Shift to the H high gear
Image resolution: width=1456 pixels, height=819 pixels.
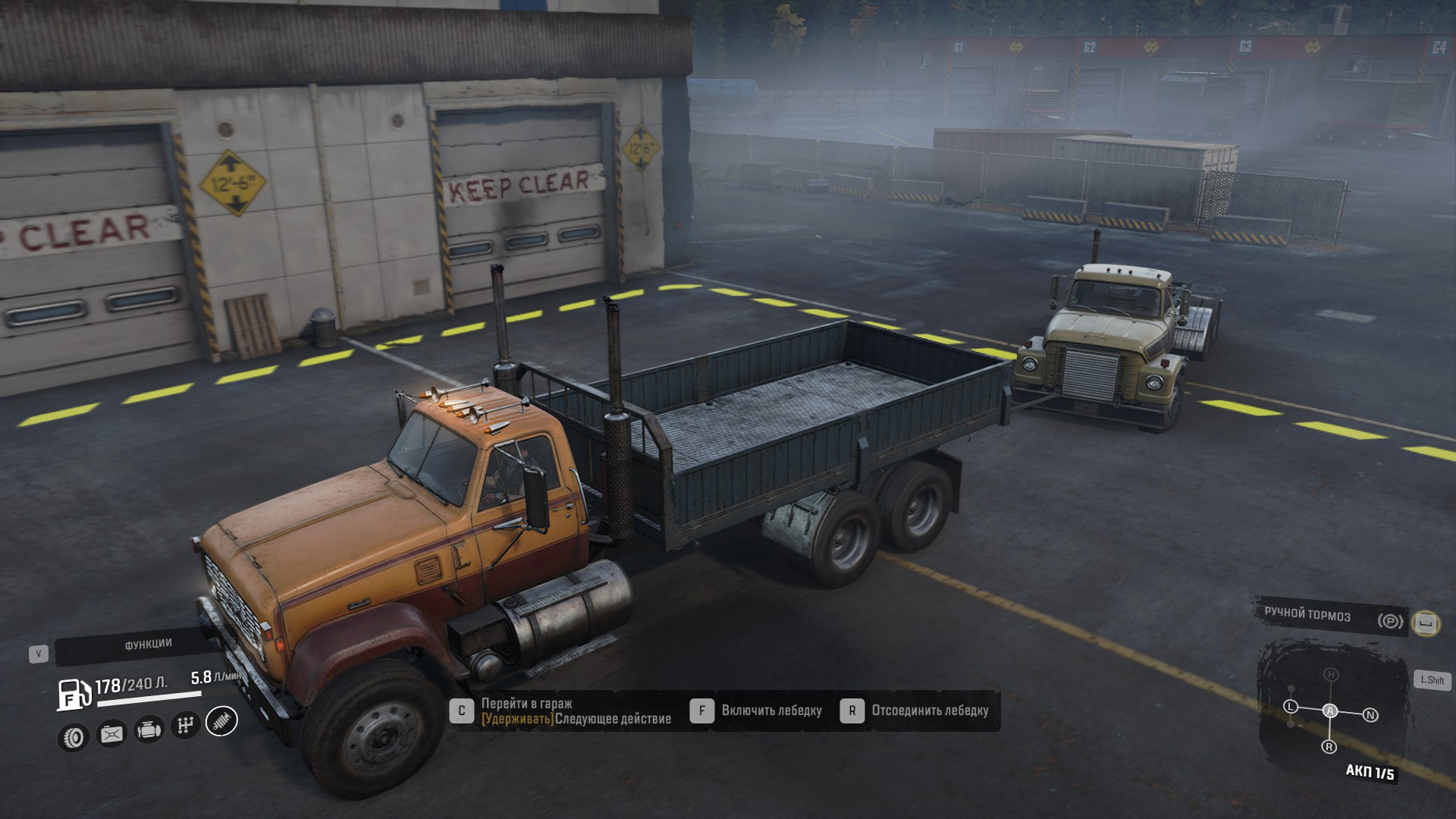[x=1330, y=674]
